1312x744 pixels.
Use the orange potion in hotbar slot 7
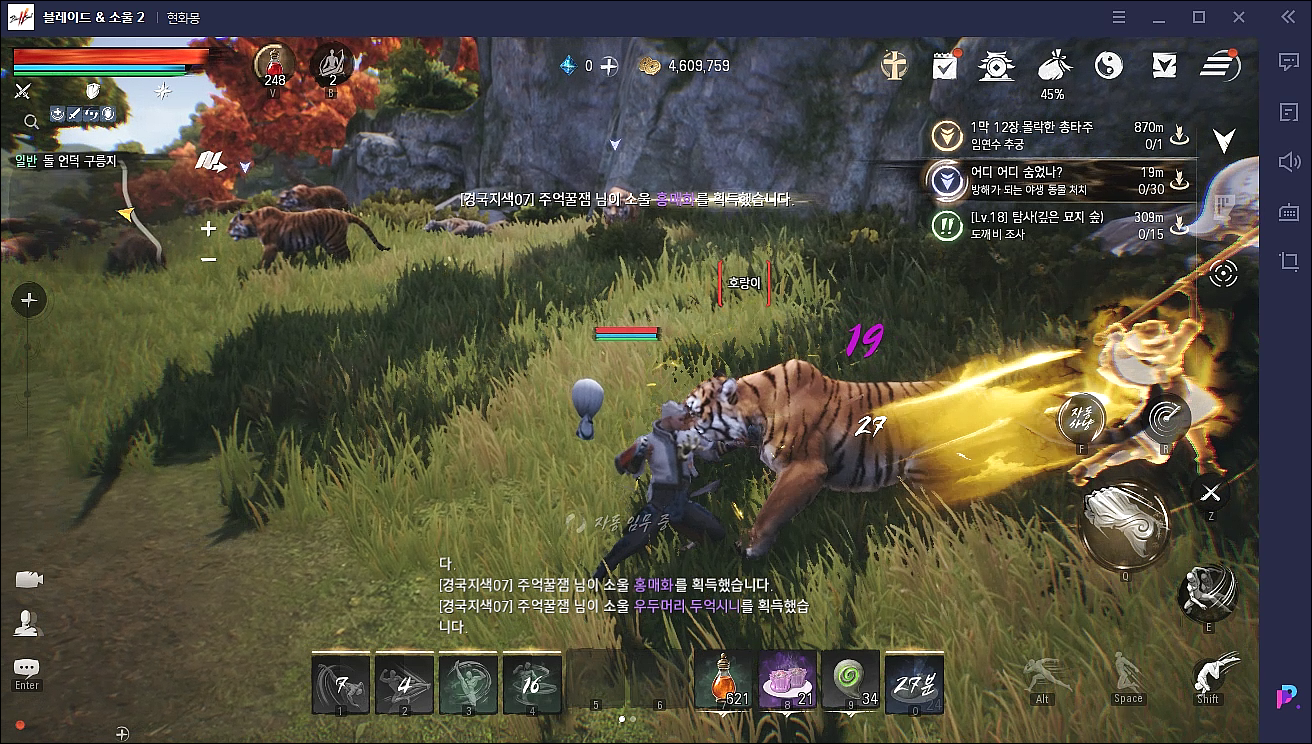click(723, 682)
